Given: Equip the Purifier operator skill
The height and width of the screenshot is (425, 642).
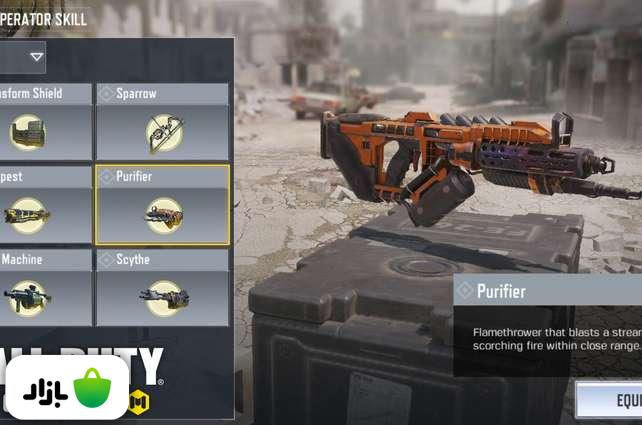Looking at the screenshot, I should 610,400.
